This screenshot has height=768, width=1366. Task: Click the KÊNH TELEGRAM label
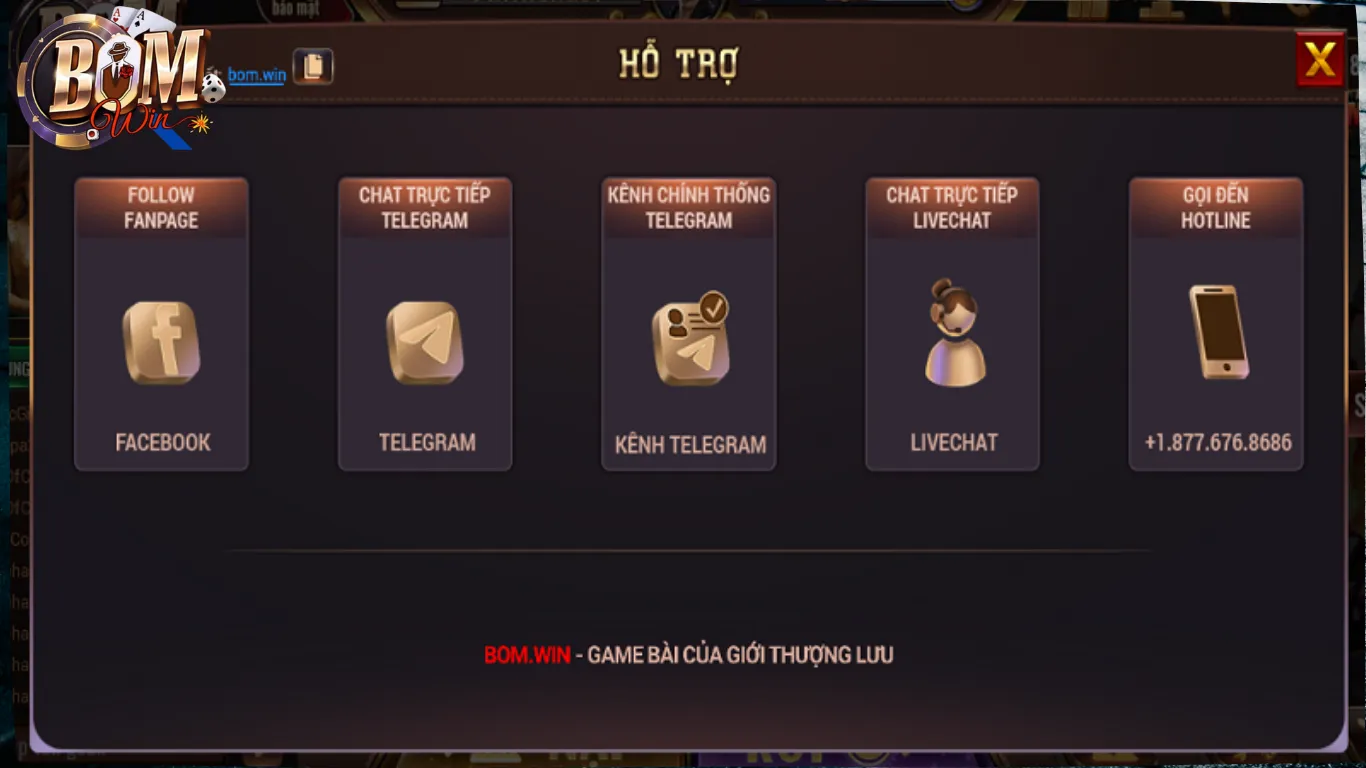[x=688, y=445]
